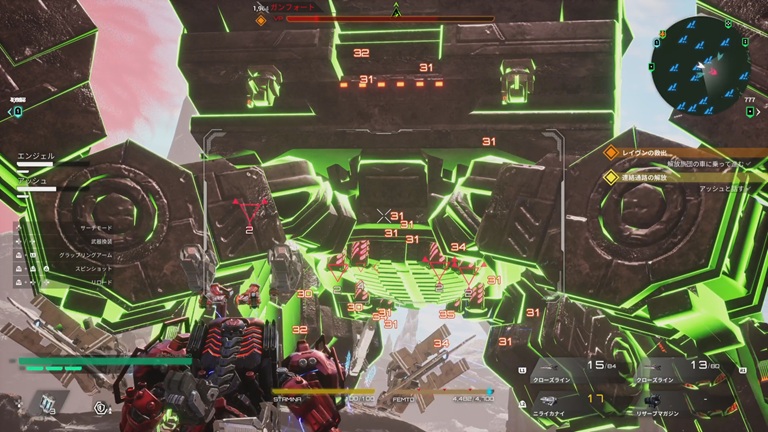
Task: Activate サーチモード in the command list
Action: pyautogui.click(x=97, y=228)
